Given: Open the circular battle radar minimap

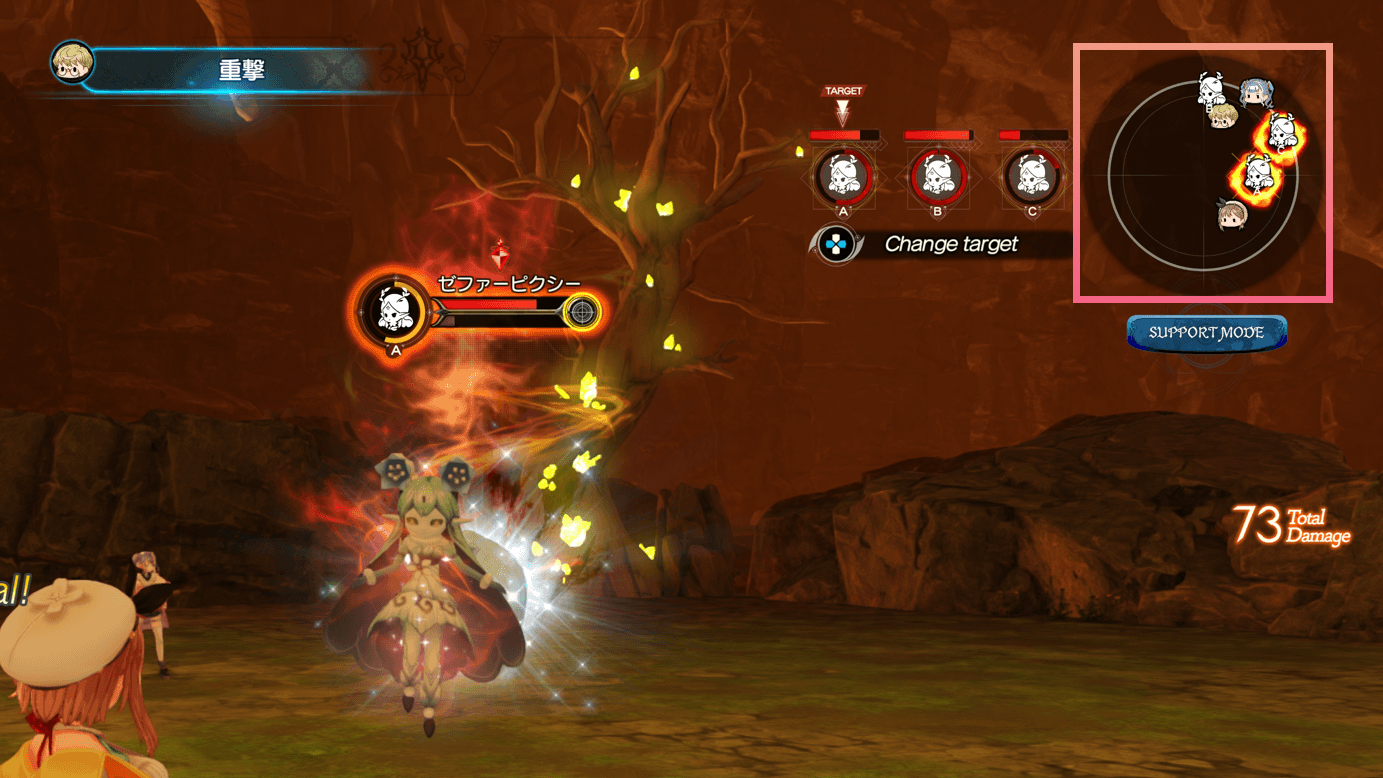Looking at the screenshot, I should 1203,172.
